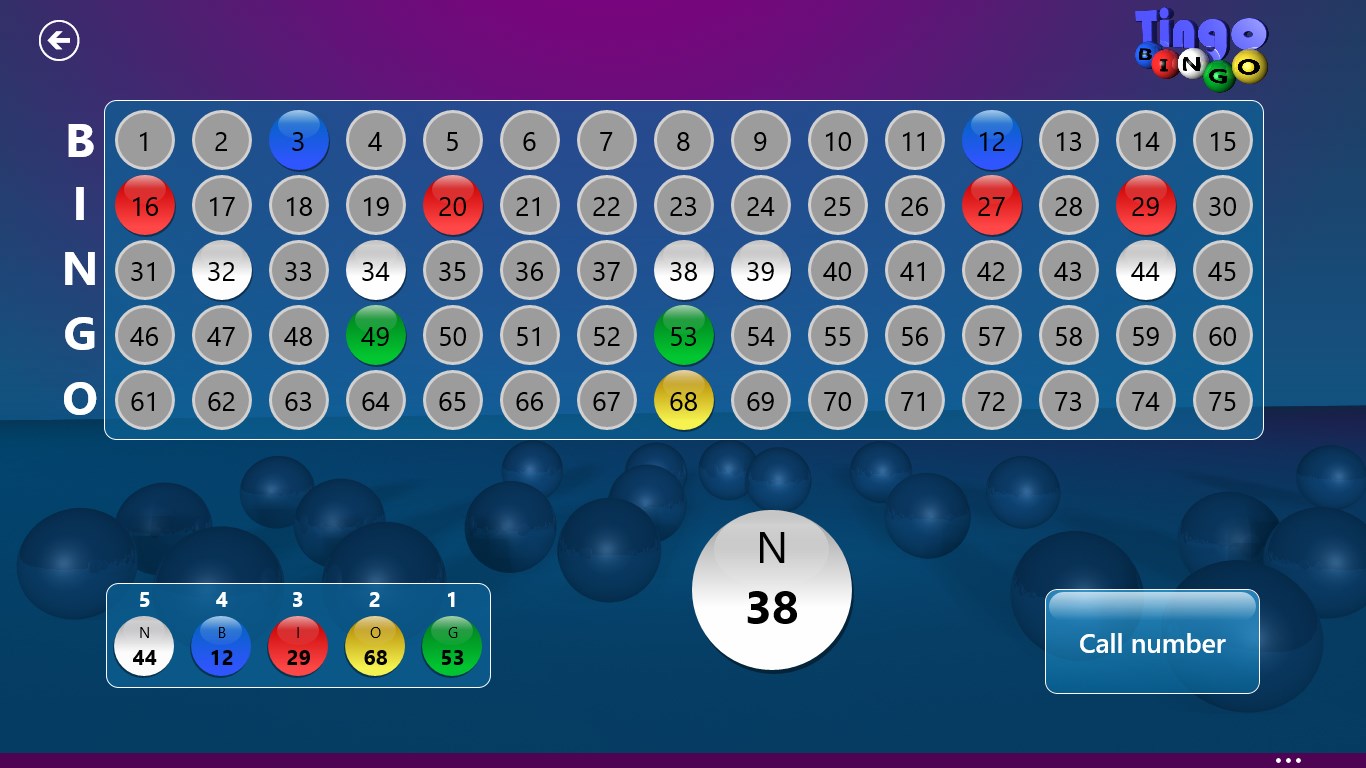Click the back arrow button
The width and height of the screenshot is (1366, 768).
point(59,39)
